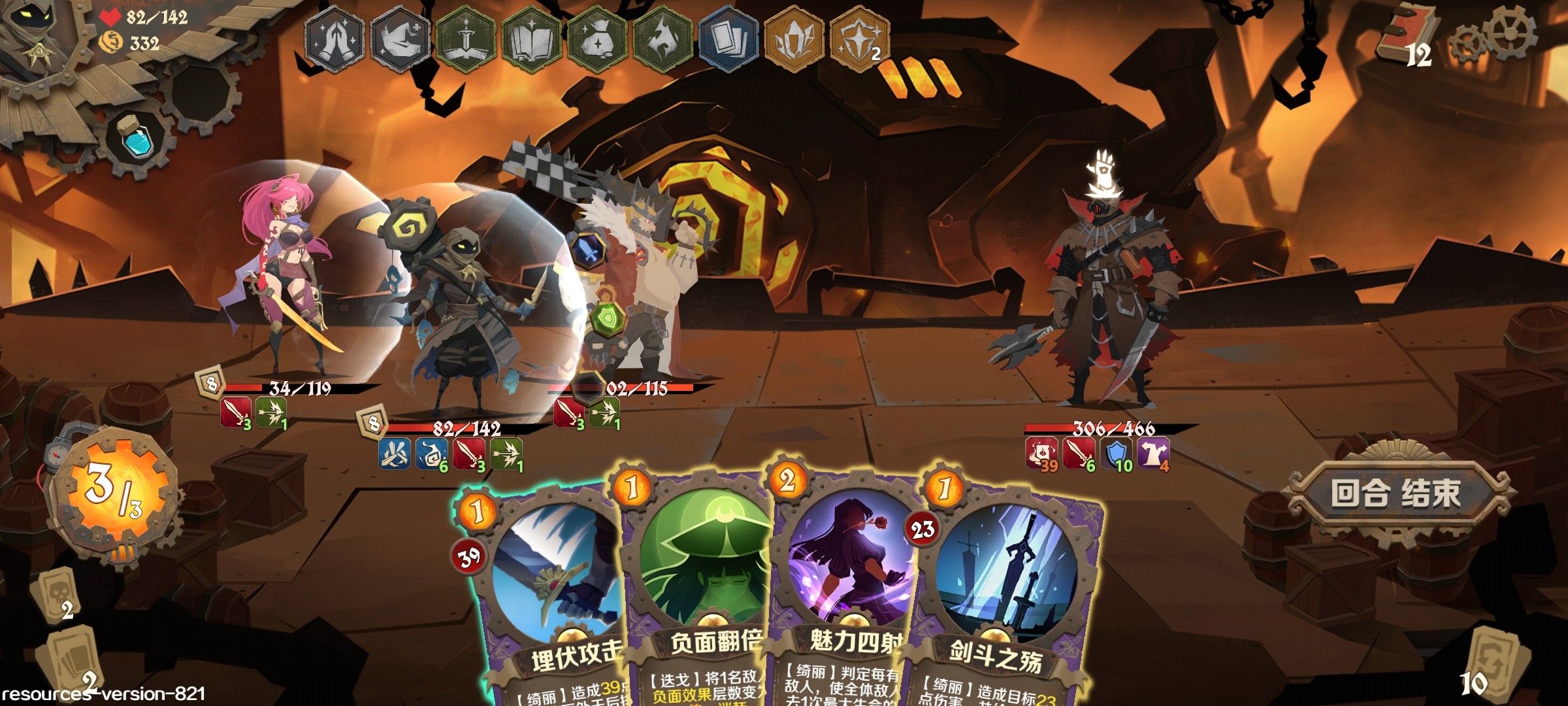Inspect the sword-on-book relic
Image resolution: width=1568 pixels, height=706 pixels.
pos(466,39)
